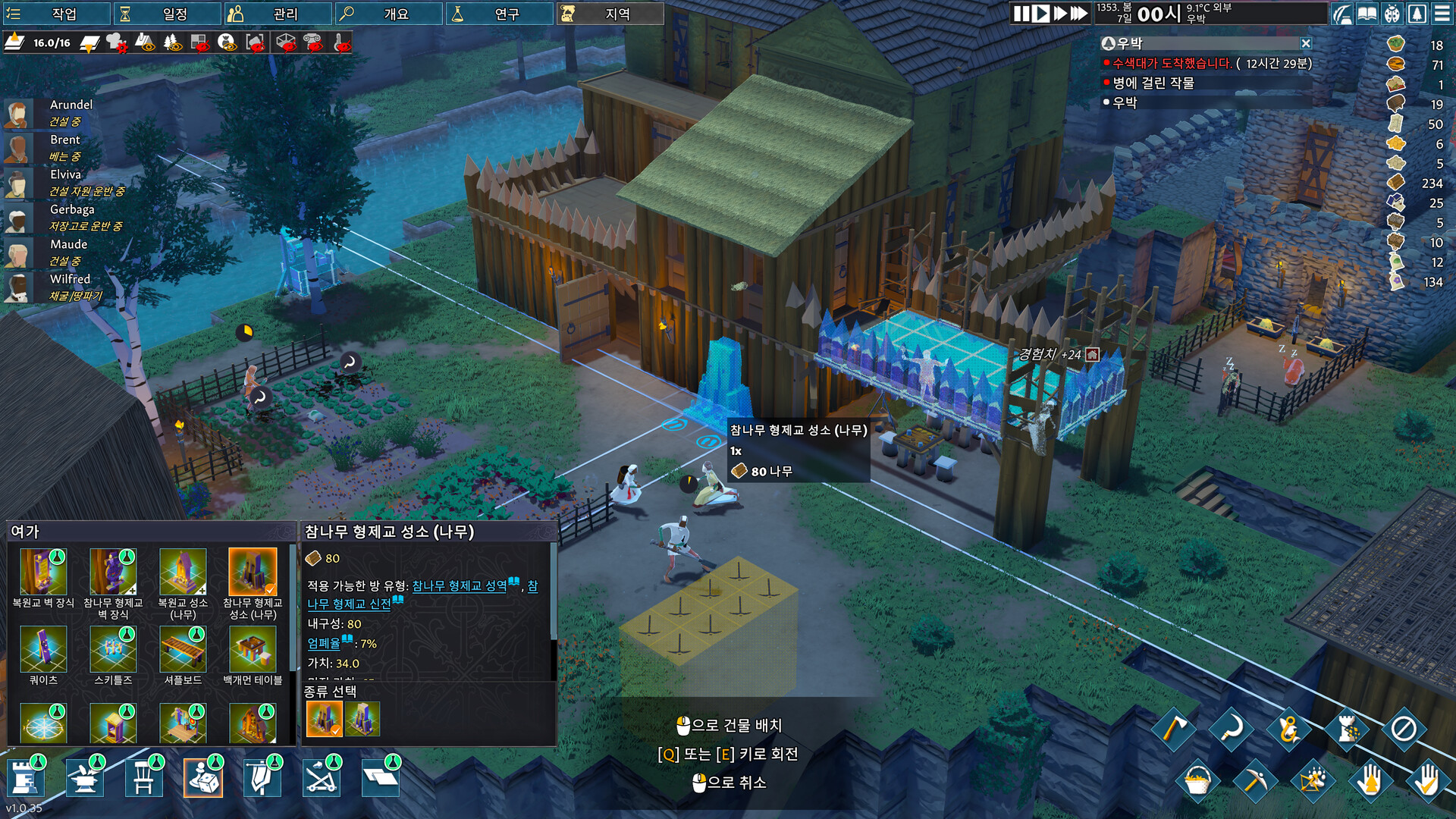Choose the 셔플보드 (shuffleboard) building item
1456x819 pixels.
(x=183, y=651)
